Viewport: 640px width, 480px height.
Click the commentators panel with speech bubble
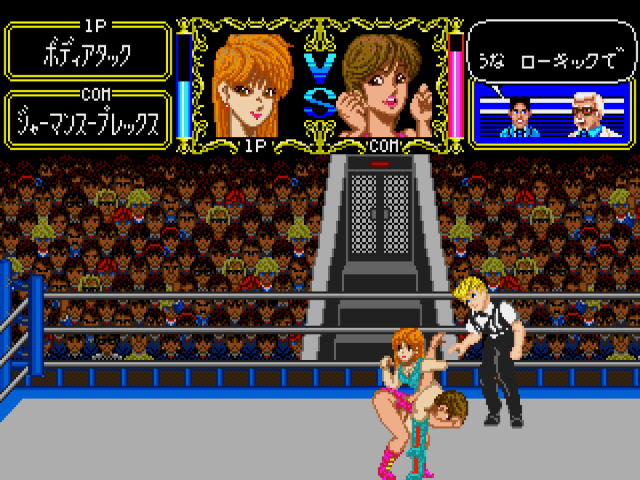pos(551,84)
